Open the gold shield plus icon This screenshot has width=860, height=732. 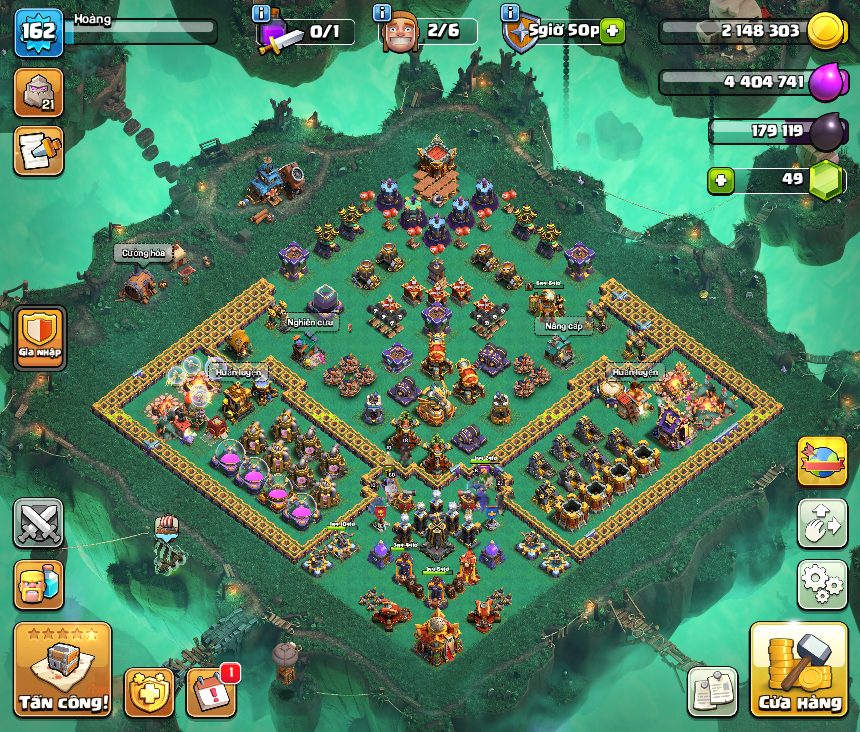[x=149, y=692]
